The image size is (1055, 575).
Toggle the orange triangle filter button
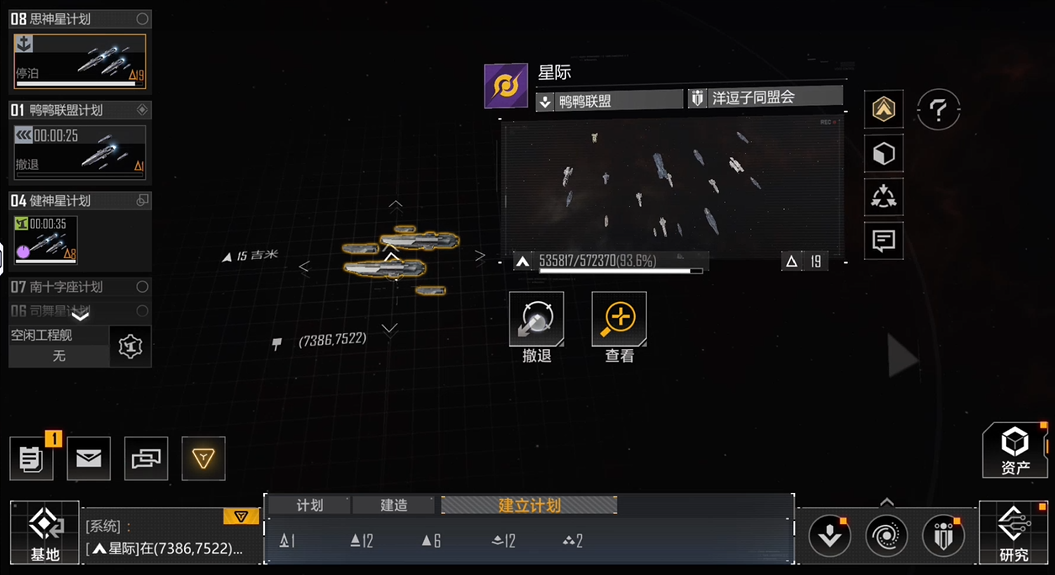[x=203, y=459]
